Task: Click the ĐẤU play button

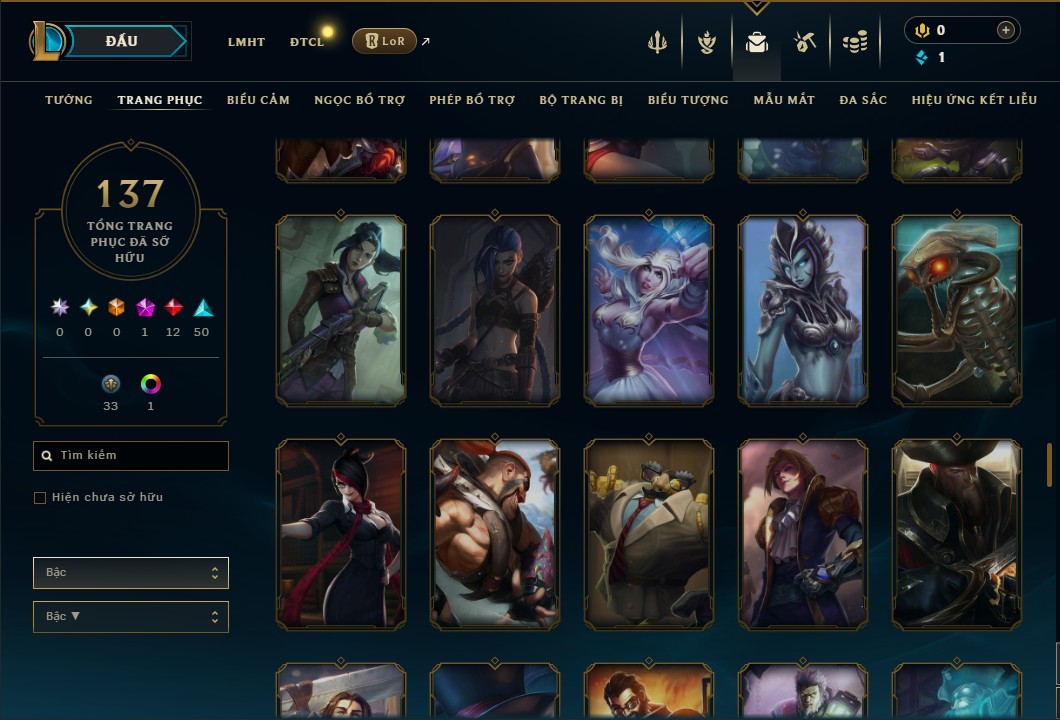Action: tap(122, 41)
